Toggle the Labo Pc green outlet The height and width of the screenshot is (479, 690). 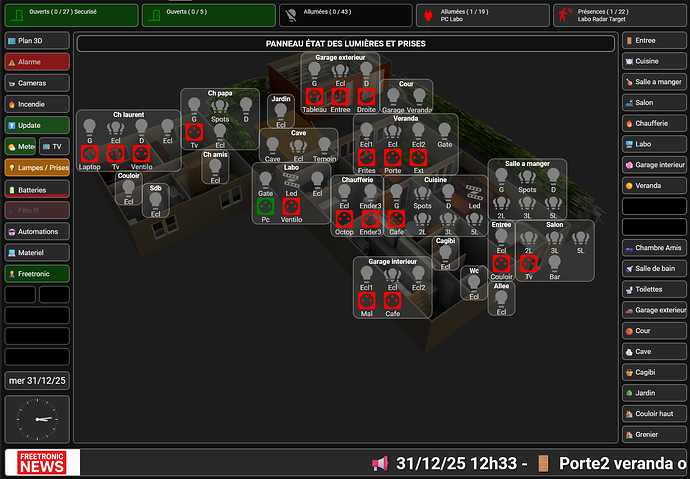265,206
